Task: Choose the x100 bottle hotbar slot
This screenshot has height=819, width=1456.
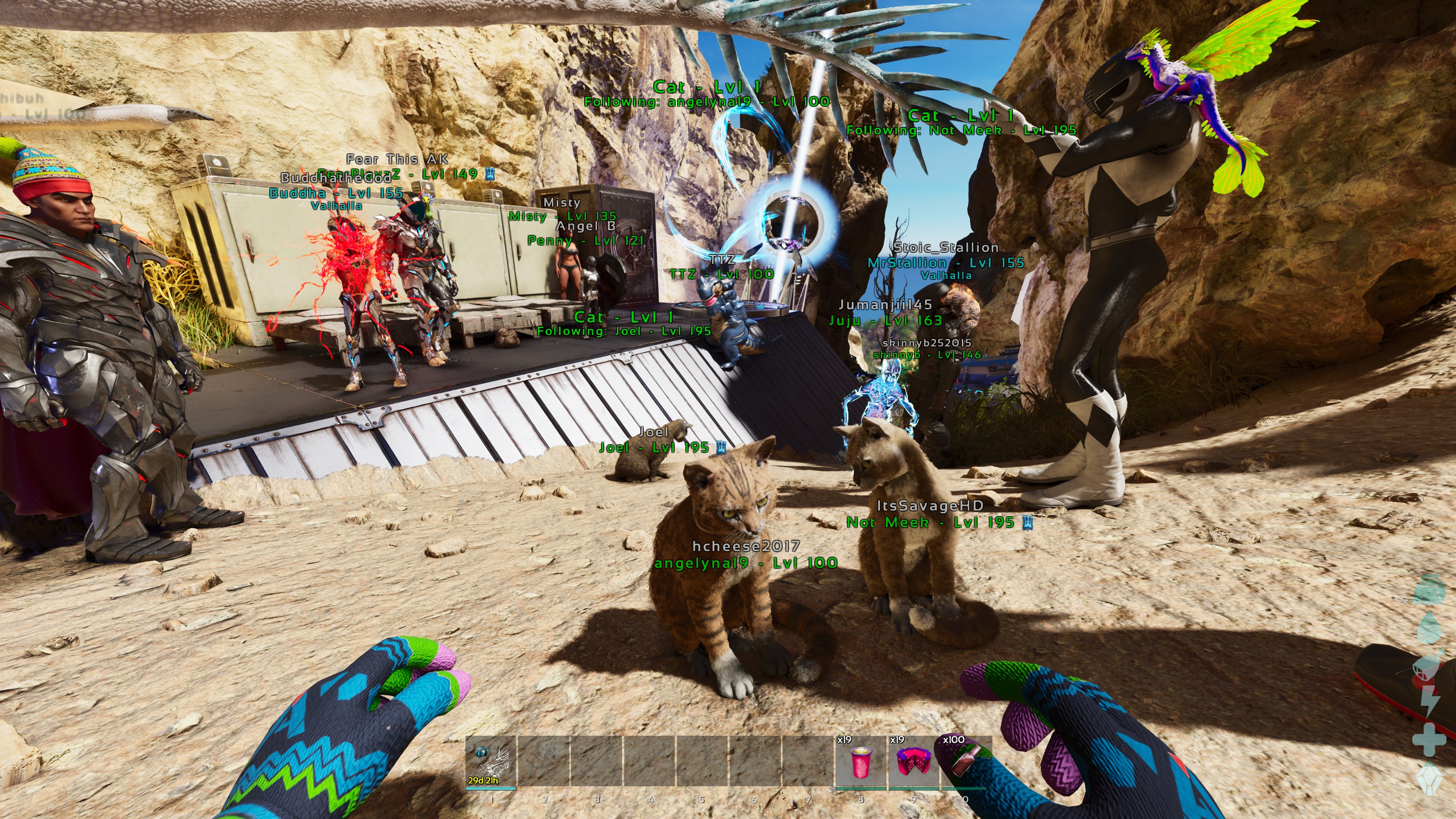Action: tap(966, 761)
